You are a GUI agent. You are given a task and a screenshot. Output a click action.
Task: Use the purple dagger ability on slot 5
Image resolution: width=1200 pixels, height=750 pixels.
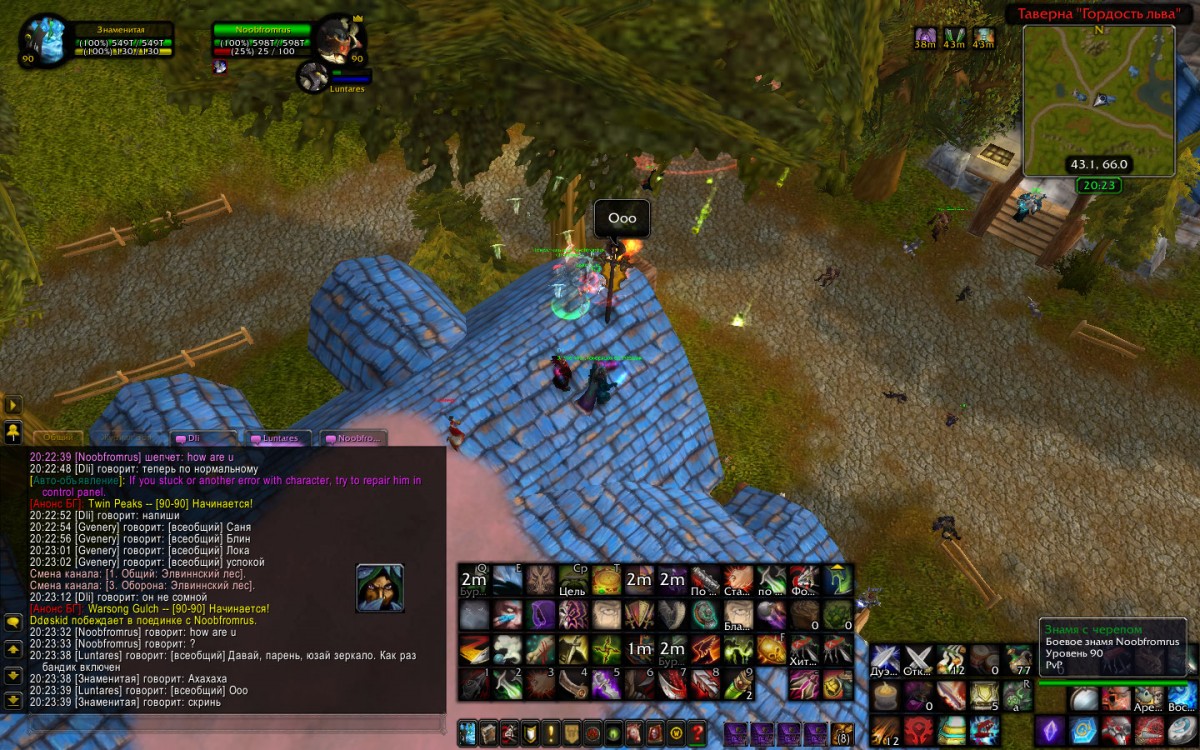pos(606,683)
